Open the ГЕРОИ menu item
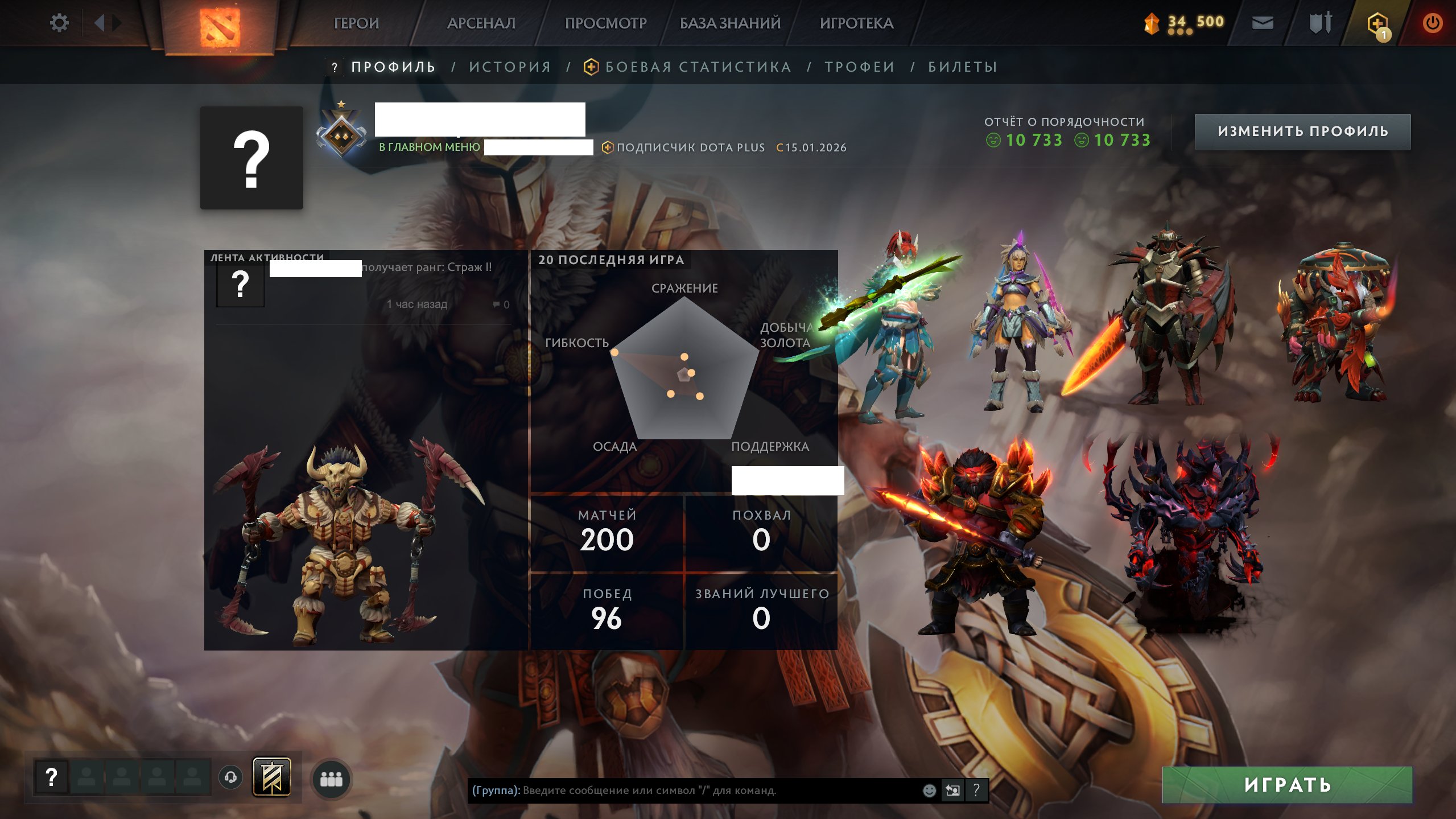 point(356,23)
